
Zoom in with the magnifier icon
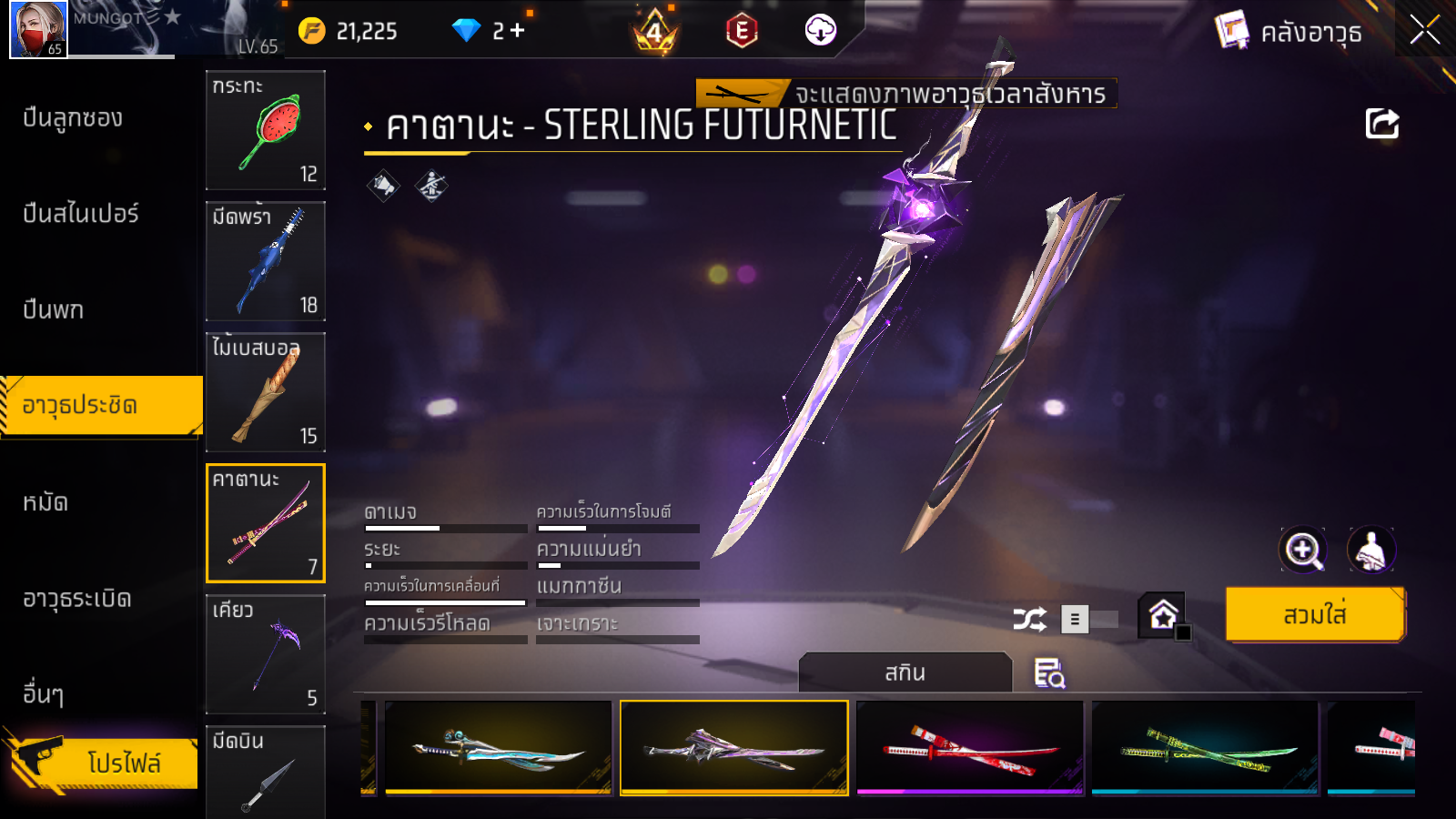(1303, 550)
